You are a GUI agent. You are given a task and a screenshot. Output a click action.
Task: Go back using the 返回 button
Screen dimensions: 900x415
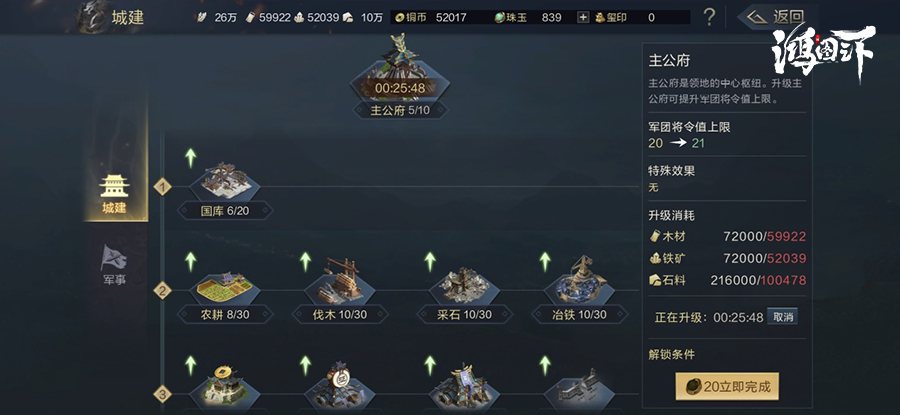[772, 17]
